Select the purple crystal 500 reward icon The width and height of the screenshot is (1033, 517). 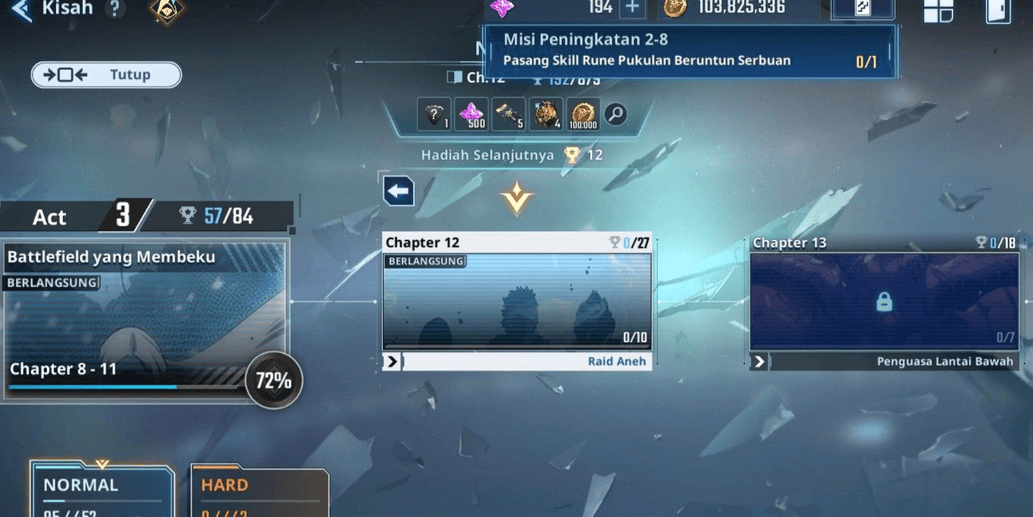471,115
